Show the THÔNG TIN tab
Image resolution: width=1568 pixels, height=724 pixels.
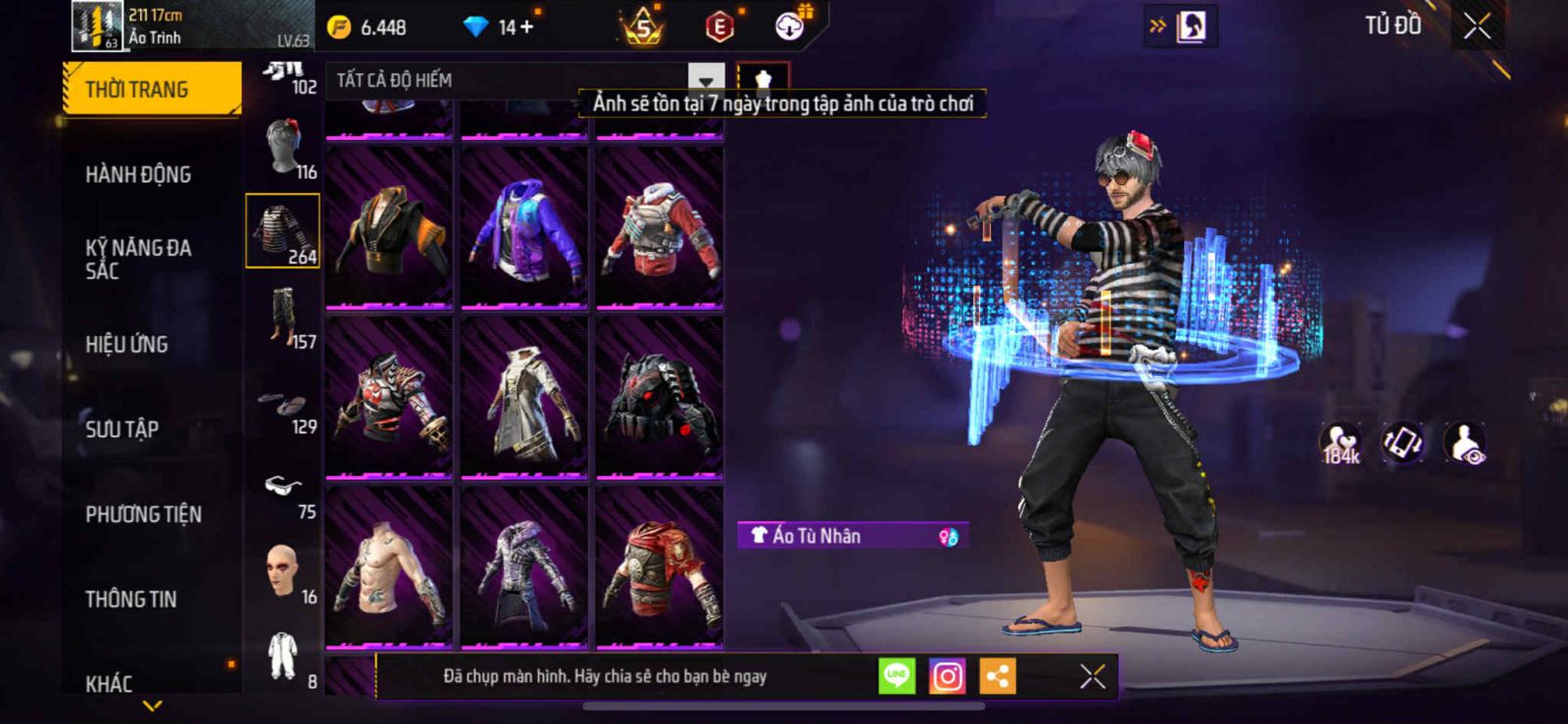[130, 599]
